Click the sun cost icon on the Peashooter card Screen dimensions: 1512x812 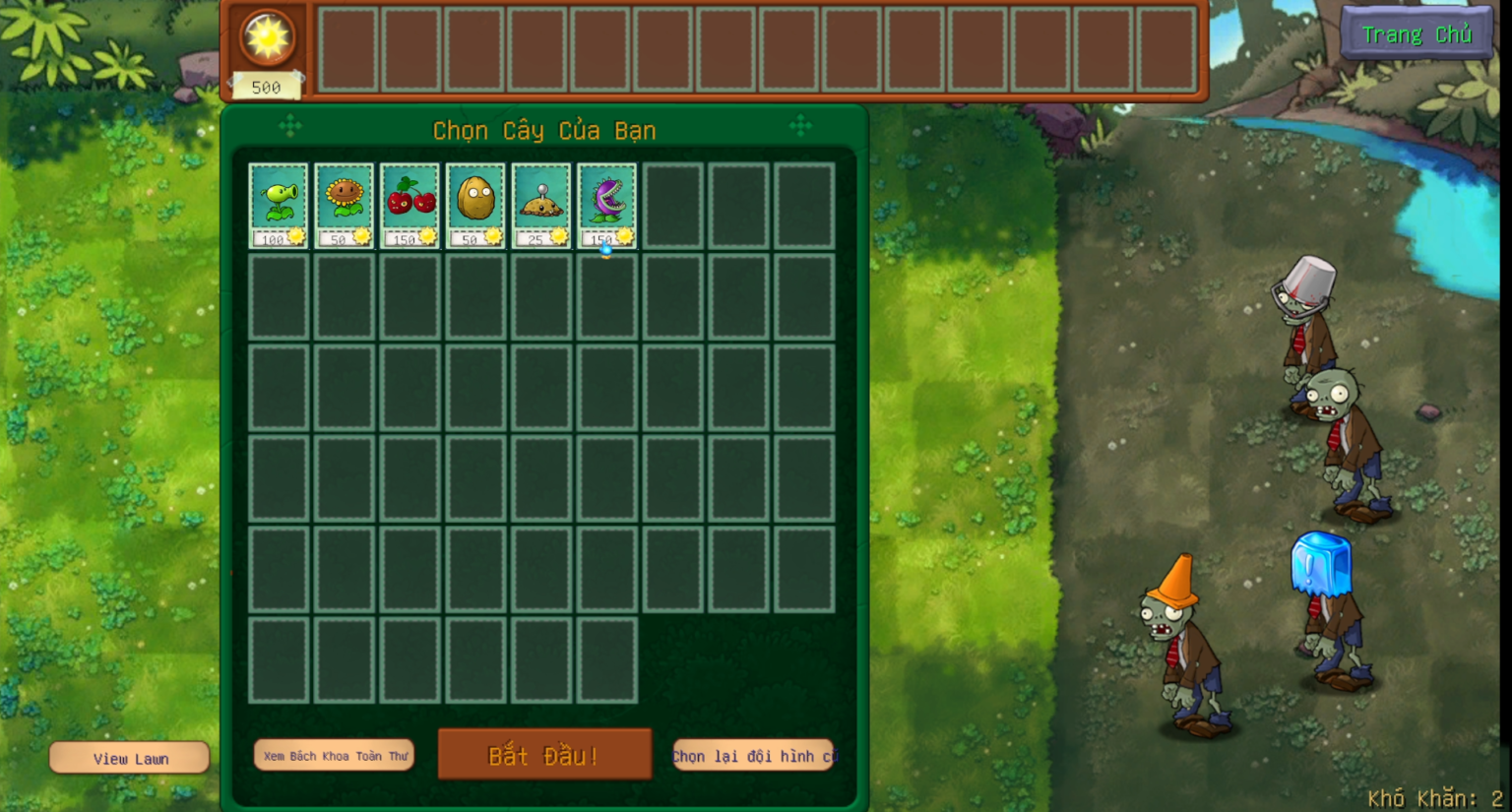(x=296, y=236)
